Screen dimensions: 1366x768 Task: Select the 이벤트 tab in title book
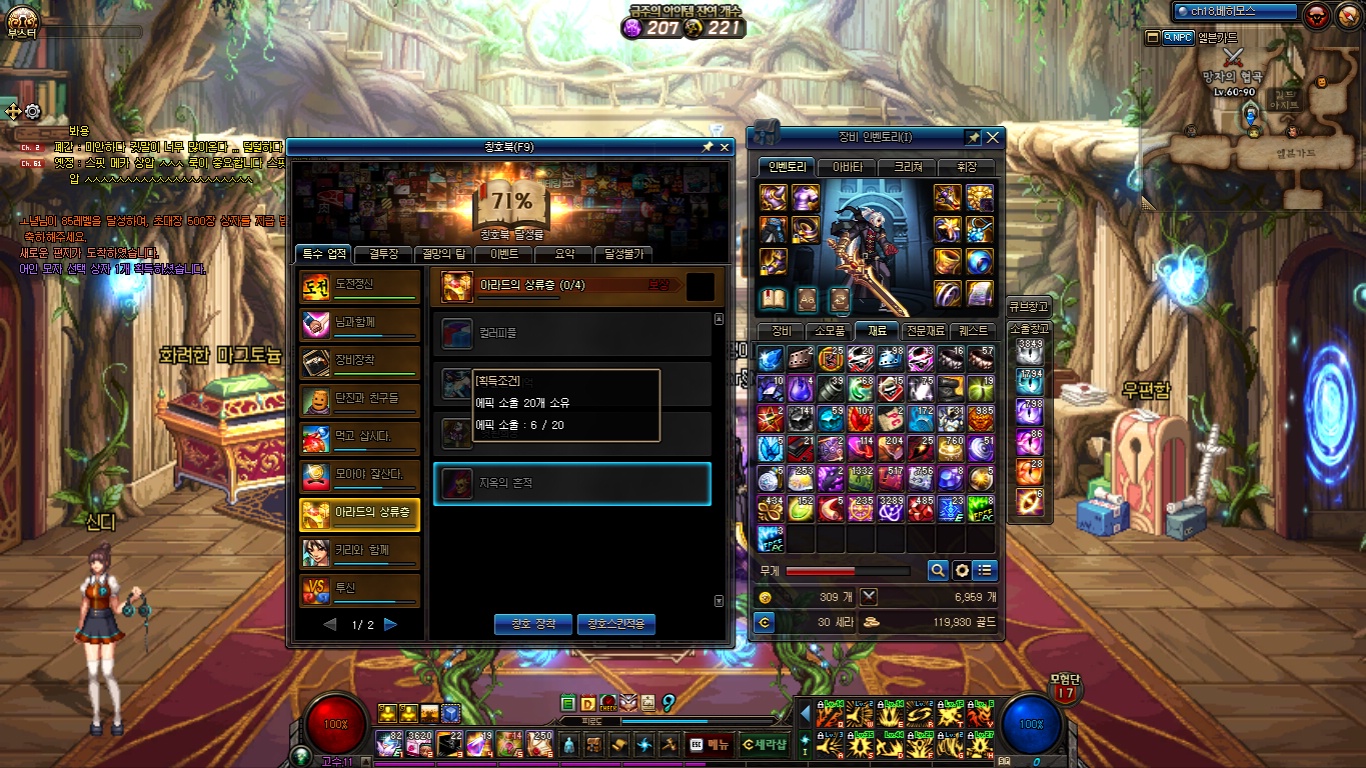503,254
